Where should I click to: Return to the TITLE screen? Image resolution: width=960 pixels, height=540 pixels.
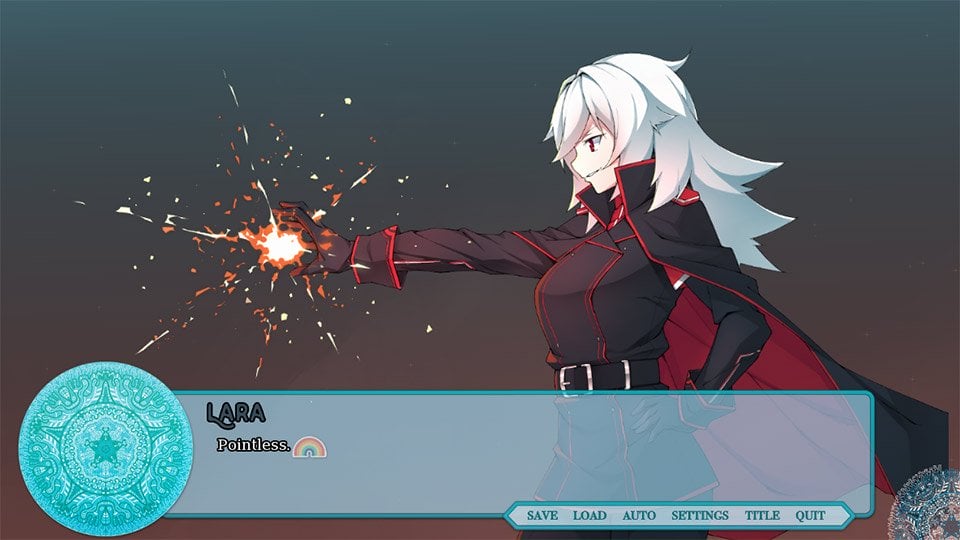762,515
